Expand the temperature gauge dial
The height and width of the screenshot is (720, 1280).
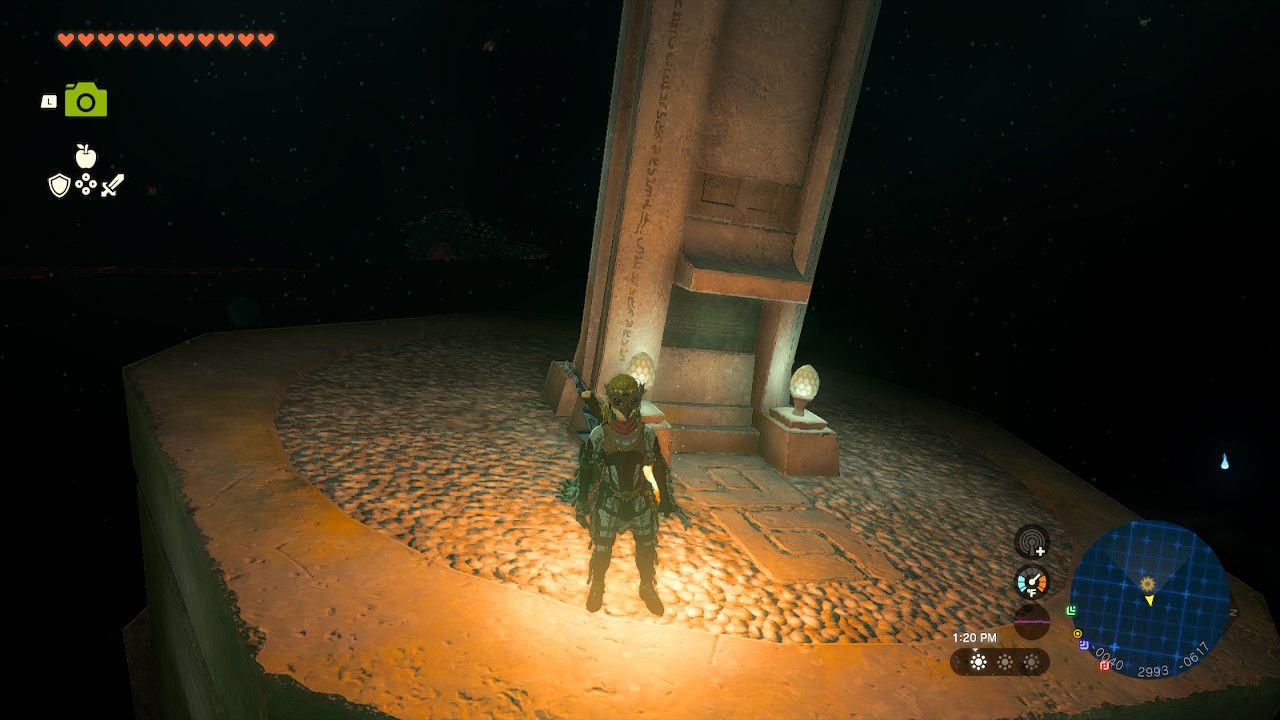pos(1032,581)
